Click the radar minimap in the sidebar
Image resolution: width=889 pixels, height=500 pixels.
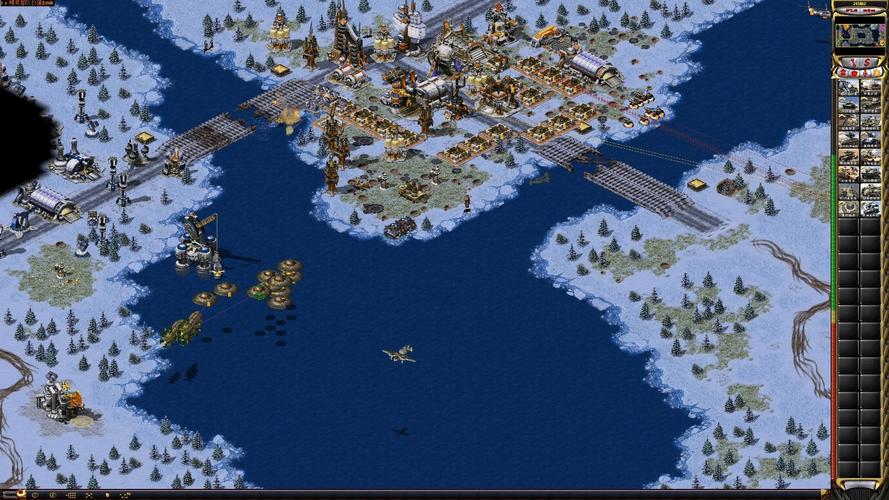[860, 35]
